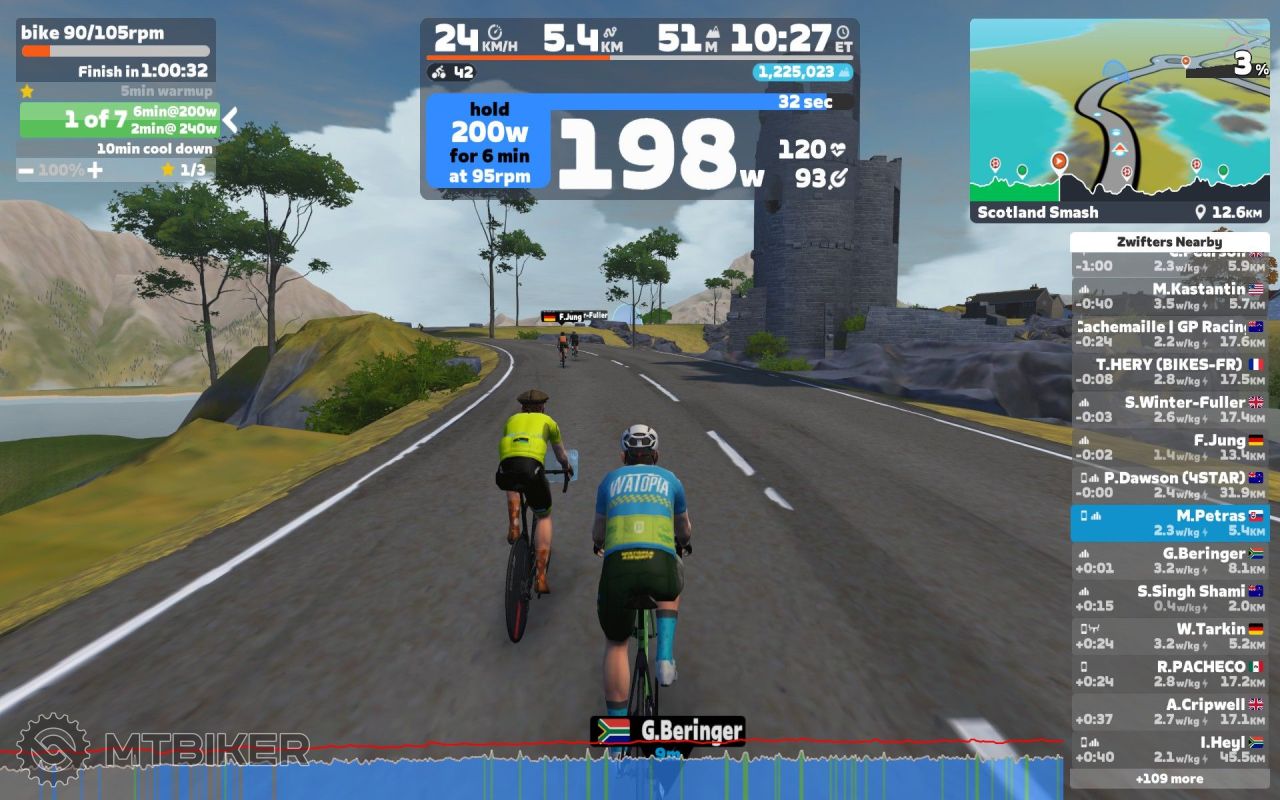
Task: Open the Scotland Smash minimap
Action: click(x=1119, y=120)
